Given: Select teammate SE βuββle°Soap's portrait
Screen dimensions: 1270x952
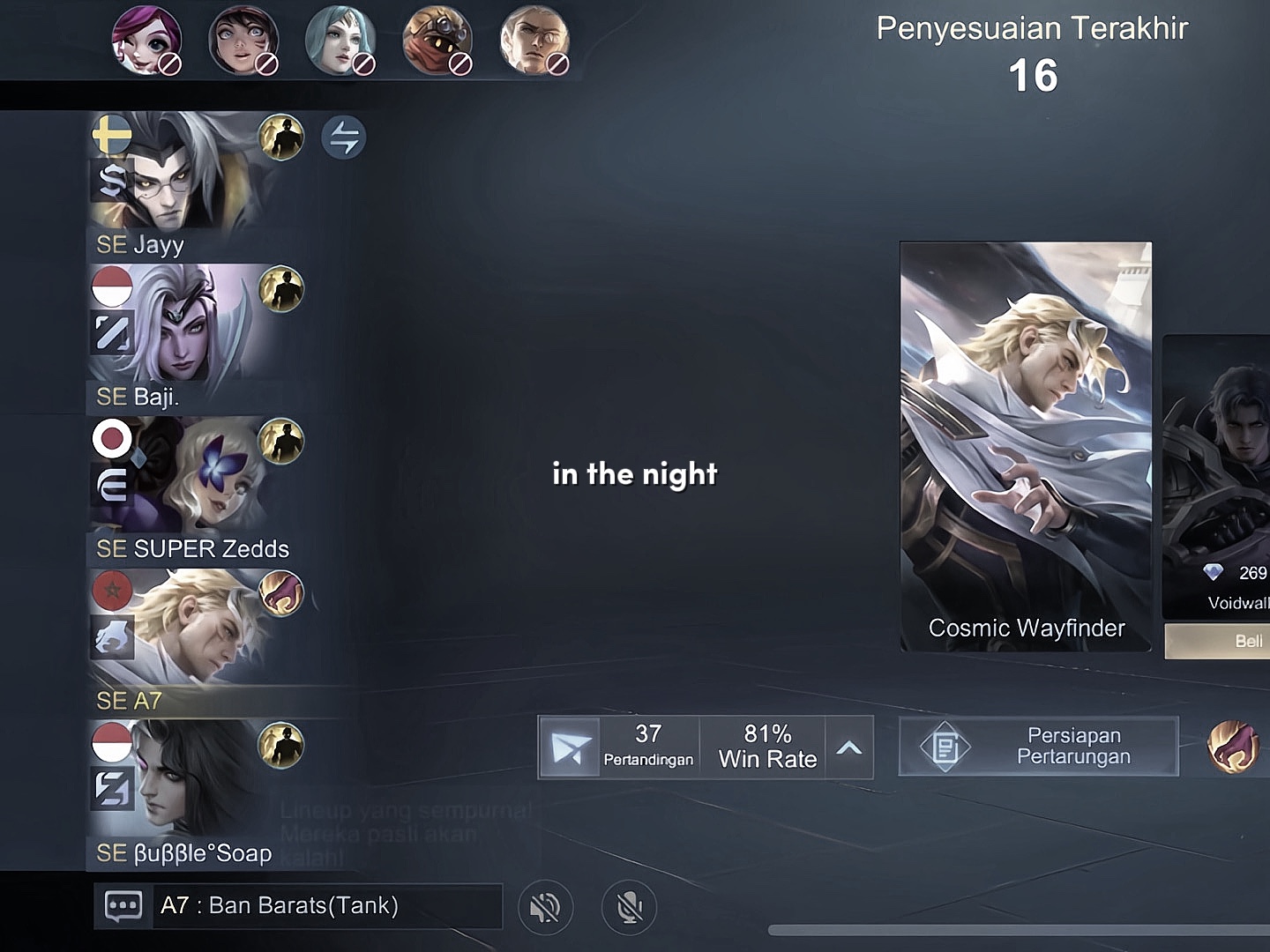Looking at the screenshot, I should point(176,781).
